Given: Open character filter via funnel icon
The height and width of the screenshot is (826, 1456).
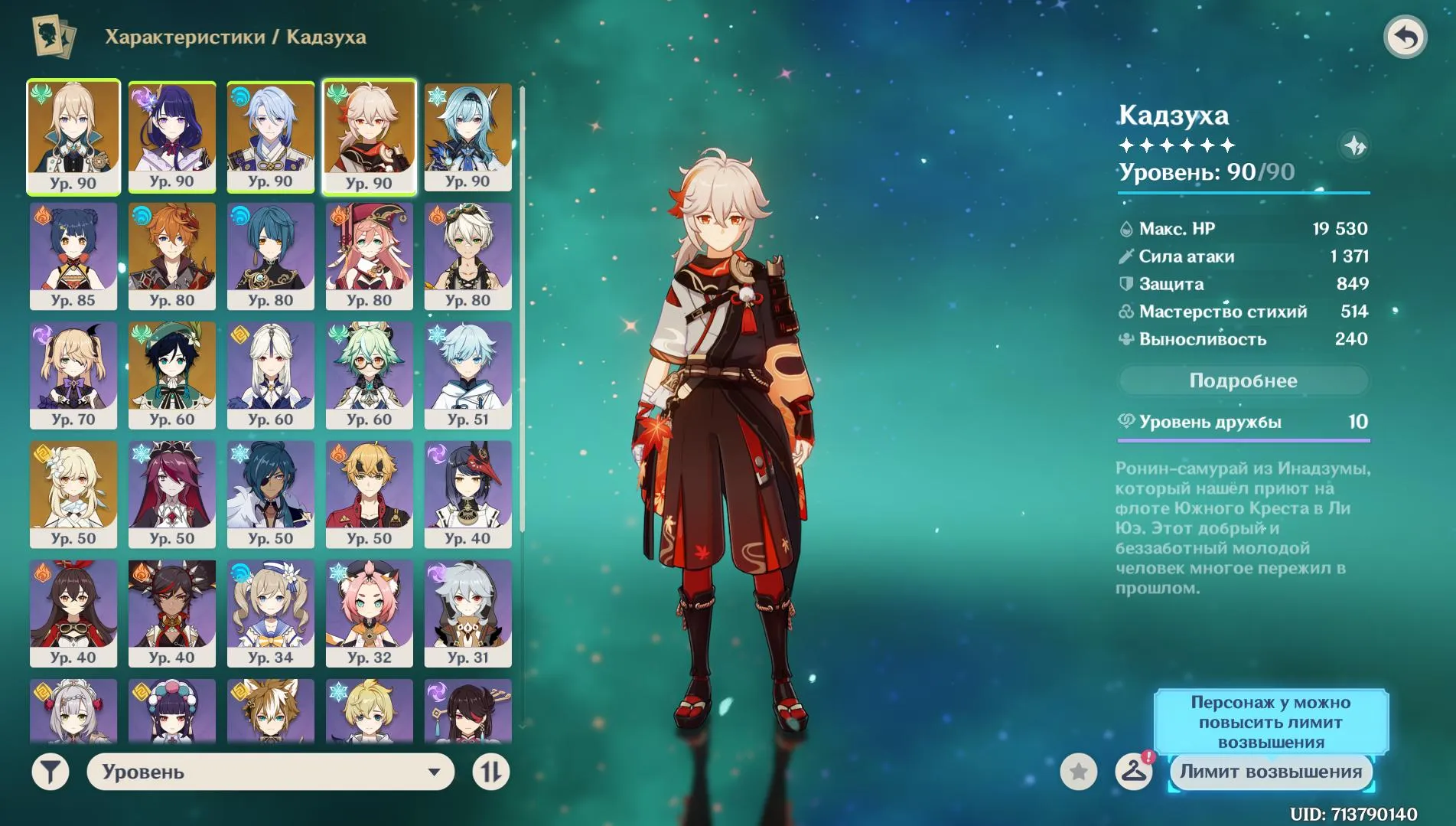Looking at the screenshot, I should coord(49,772).
